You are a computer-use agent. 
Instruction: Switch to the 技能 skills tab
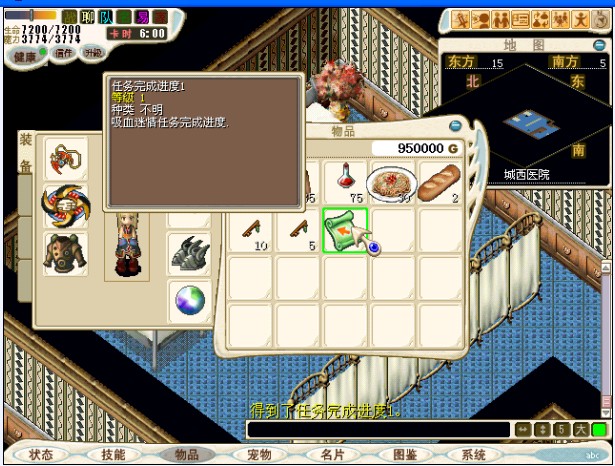coord(113,454)
